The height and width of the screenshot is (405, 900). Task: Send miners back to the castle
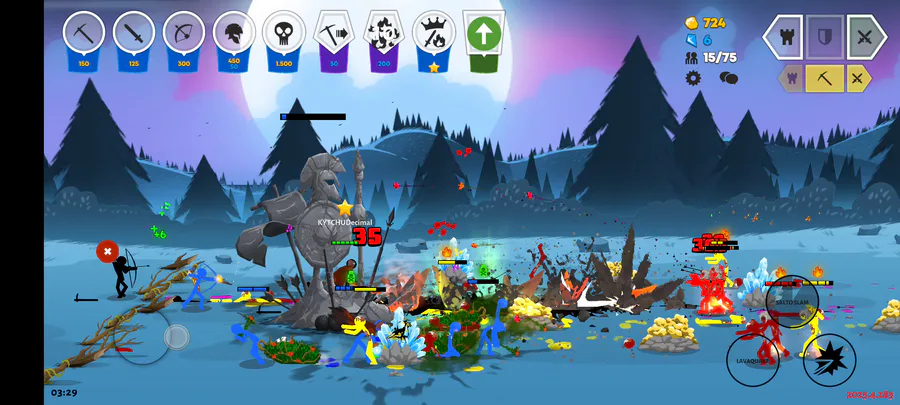(x=793, y=78)
